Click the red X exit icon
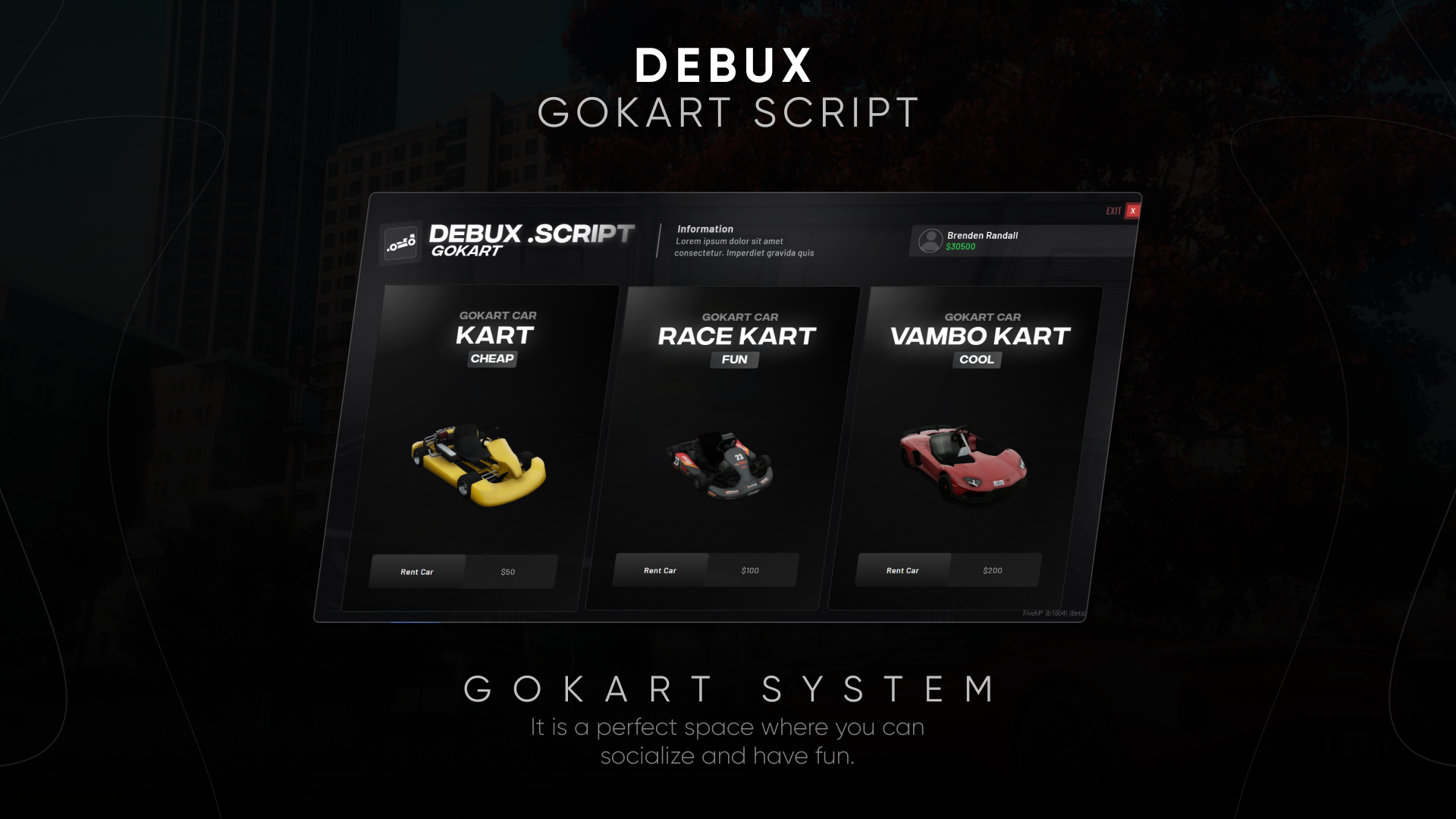Image resolution: width=1456 pixels, height=819 pixels. (1132, 211)
